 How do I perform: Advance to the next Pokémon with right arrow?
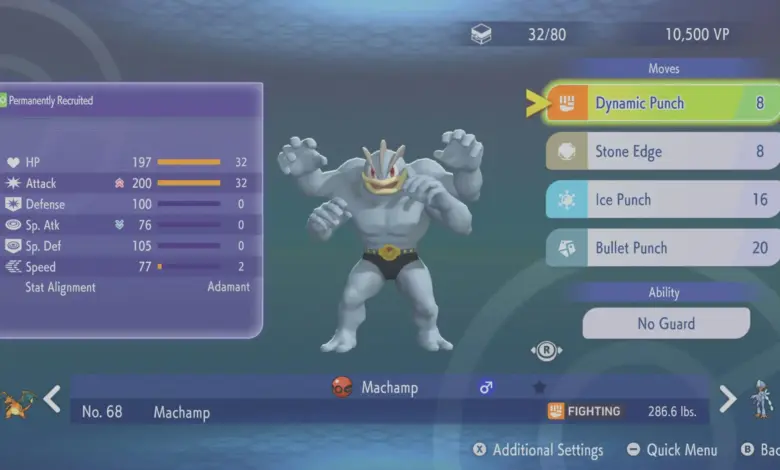(x=728, y=399)
